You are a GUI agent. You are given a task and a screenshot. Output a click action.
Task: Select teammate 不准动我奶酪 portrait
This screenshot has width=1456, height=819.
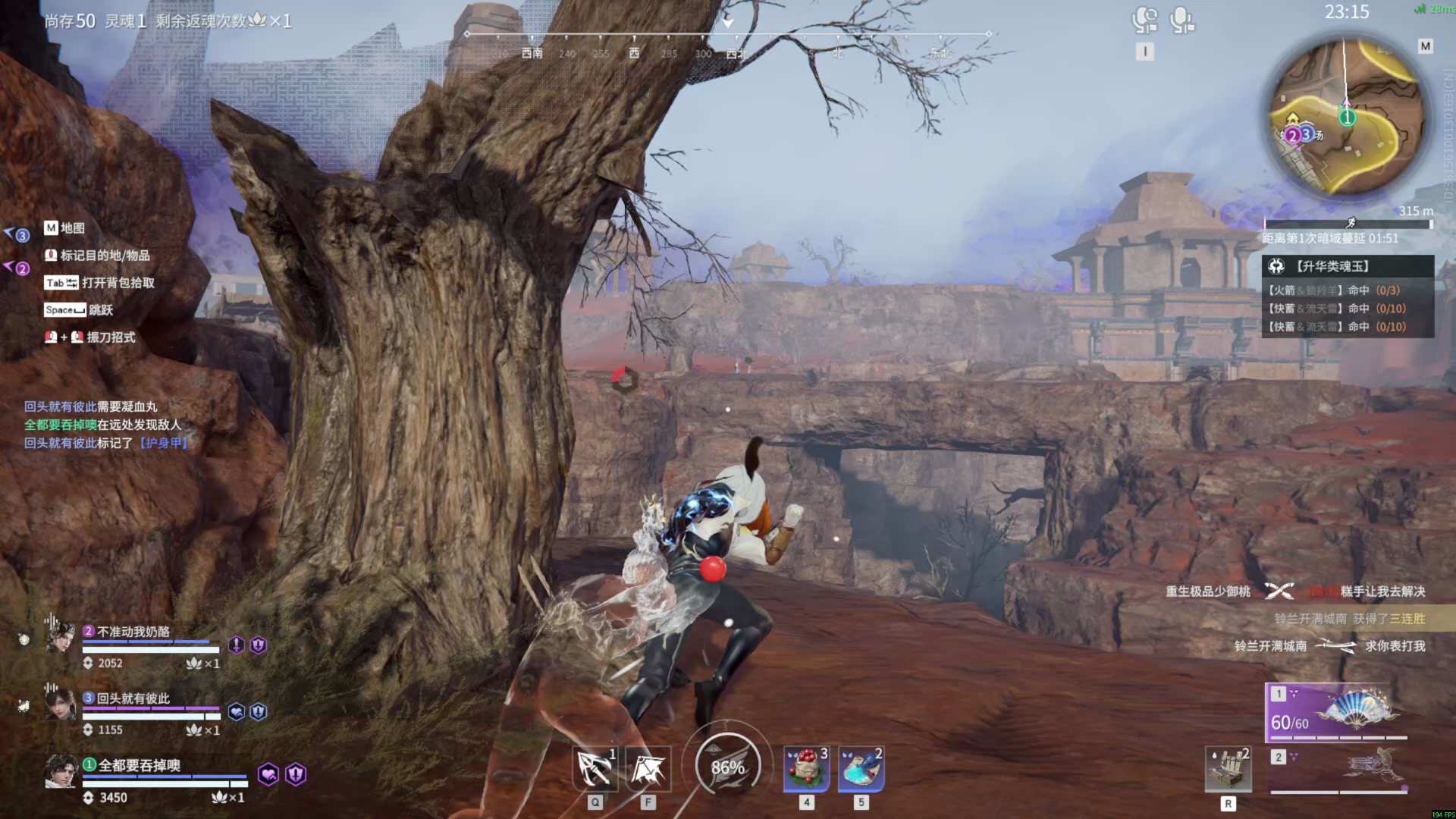pos(61,639)
